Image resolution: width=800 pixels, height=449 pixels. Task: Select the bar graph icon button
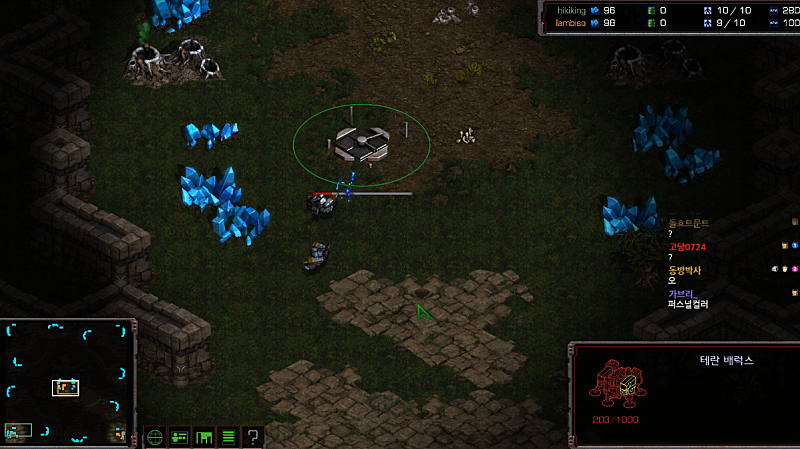(204, 437)
